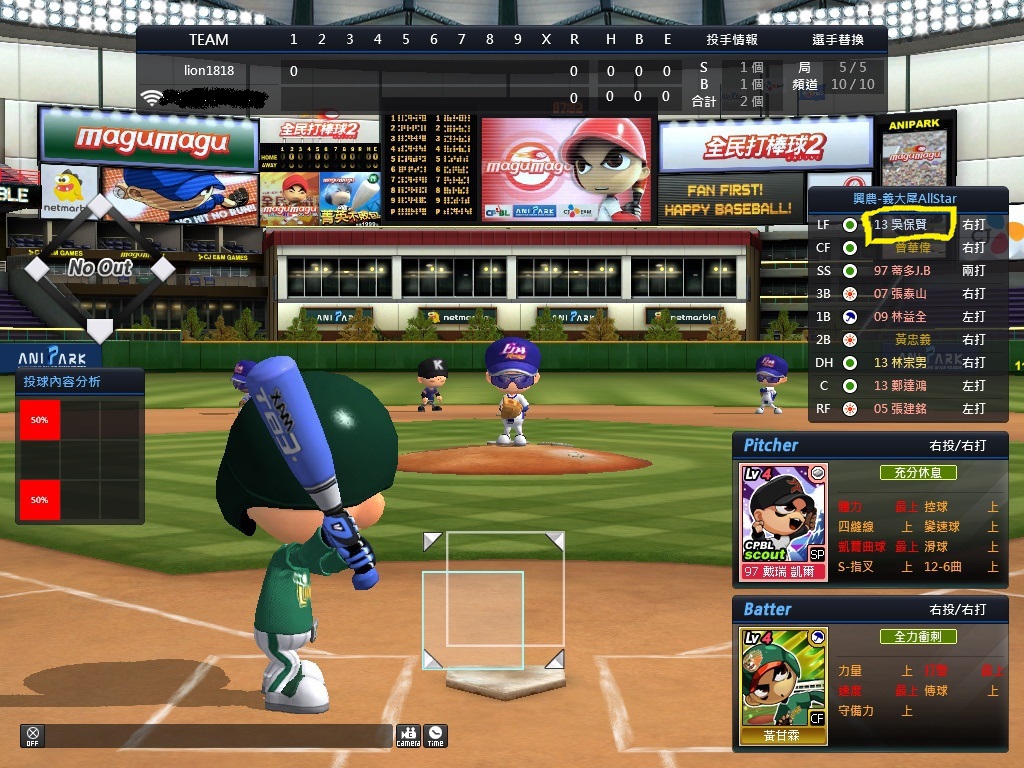Viewport: 1024px width, 768px height.
Task: Pick third baseman 07 張泰山 from the lineup
Action: pyautogui.click(x=900, y=294)
